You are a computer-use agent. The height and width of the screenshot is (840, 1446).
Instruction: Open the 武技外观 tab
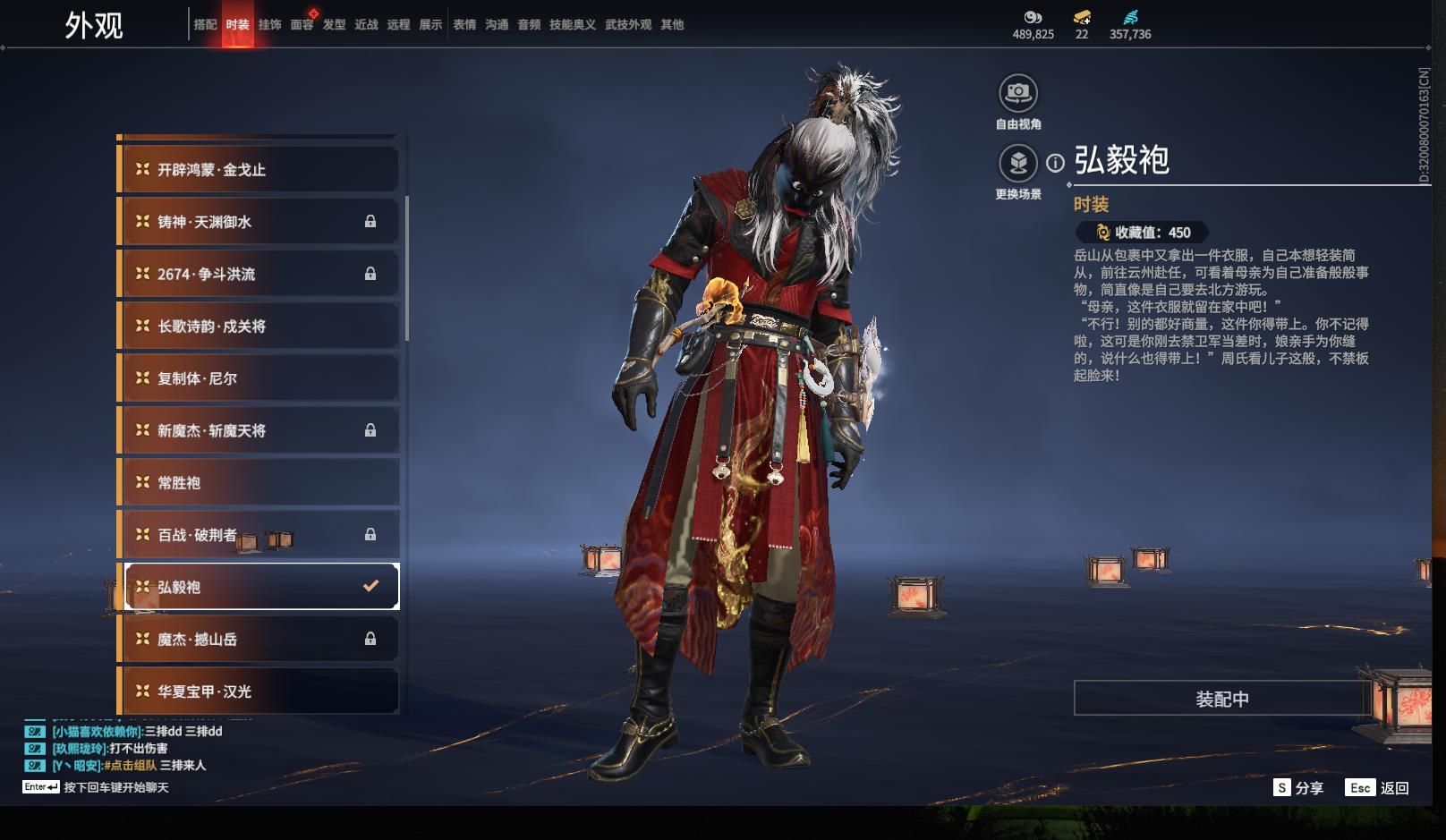point(627,25)
